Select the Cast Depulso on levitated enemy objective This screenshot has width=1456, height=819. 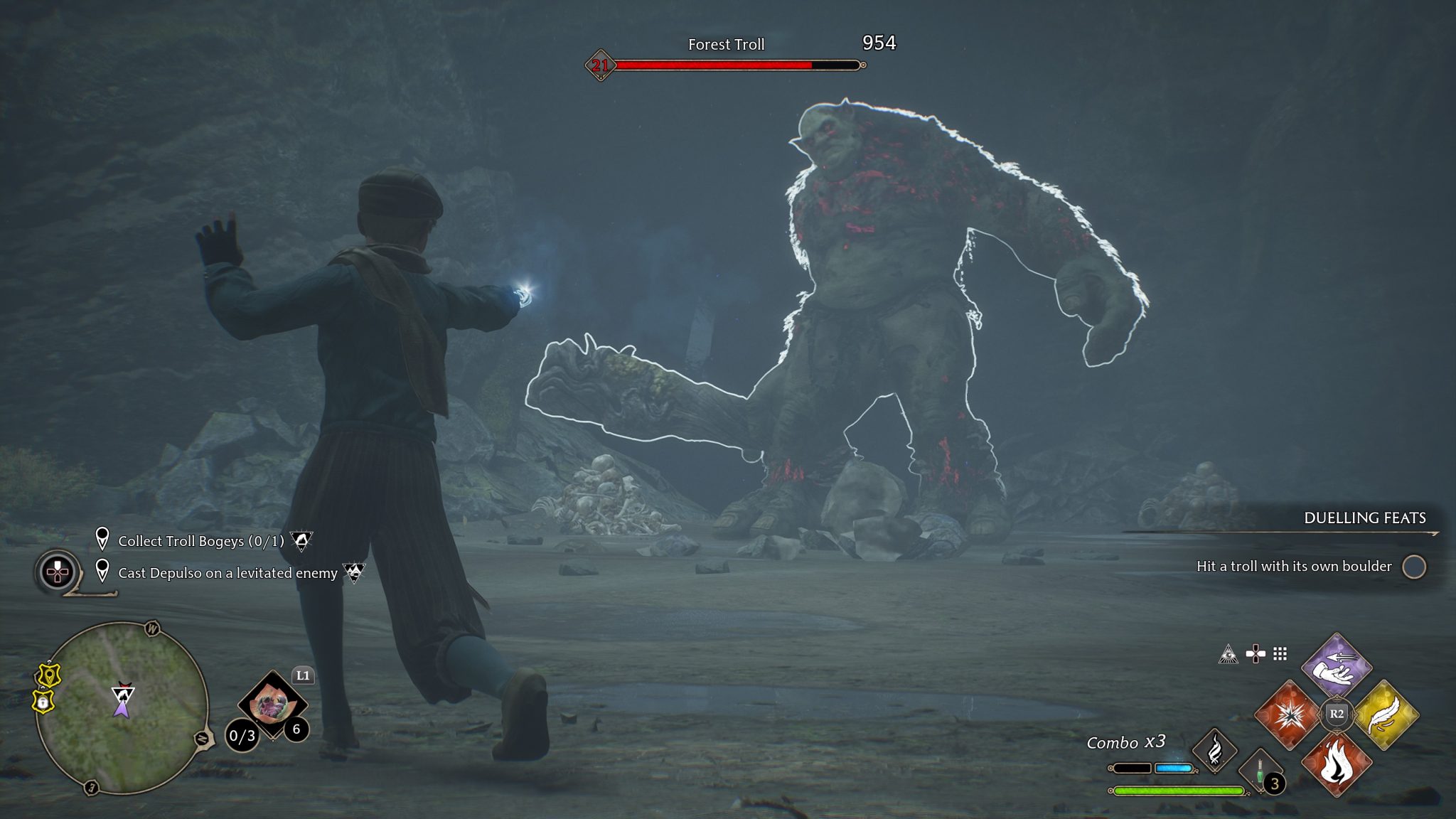coord(227,573)
